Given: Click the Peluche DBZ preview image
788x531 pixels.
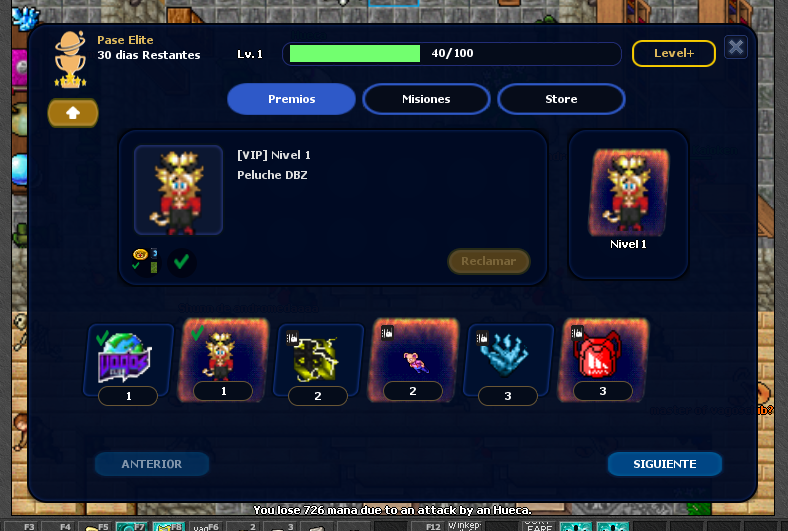Looking at the screenshot, I should click(179, 190).
